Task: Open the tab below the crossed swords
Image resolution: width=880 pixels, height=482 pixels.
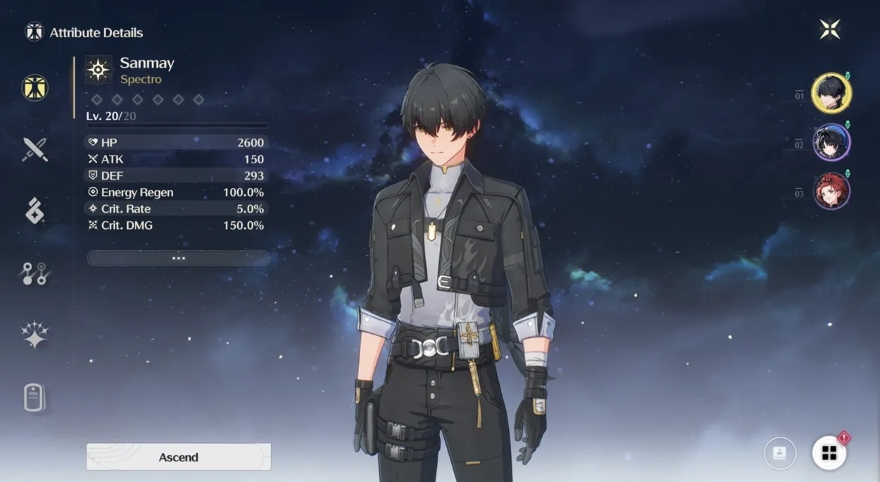Action: tap(35, 211)
